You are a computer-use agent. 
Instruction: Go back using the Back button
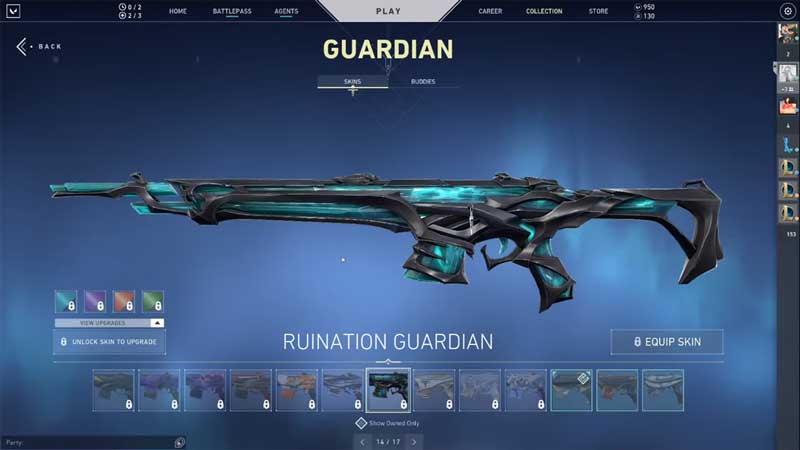click(x=39, y=47)
